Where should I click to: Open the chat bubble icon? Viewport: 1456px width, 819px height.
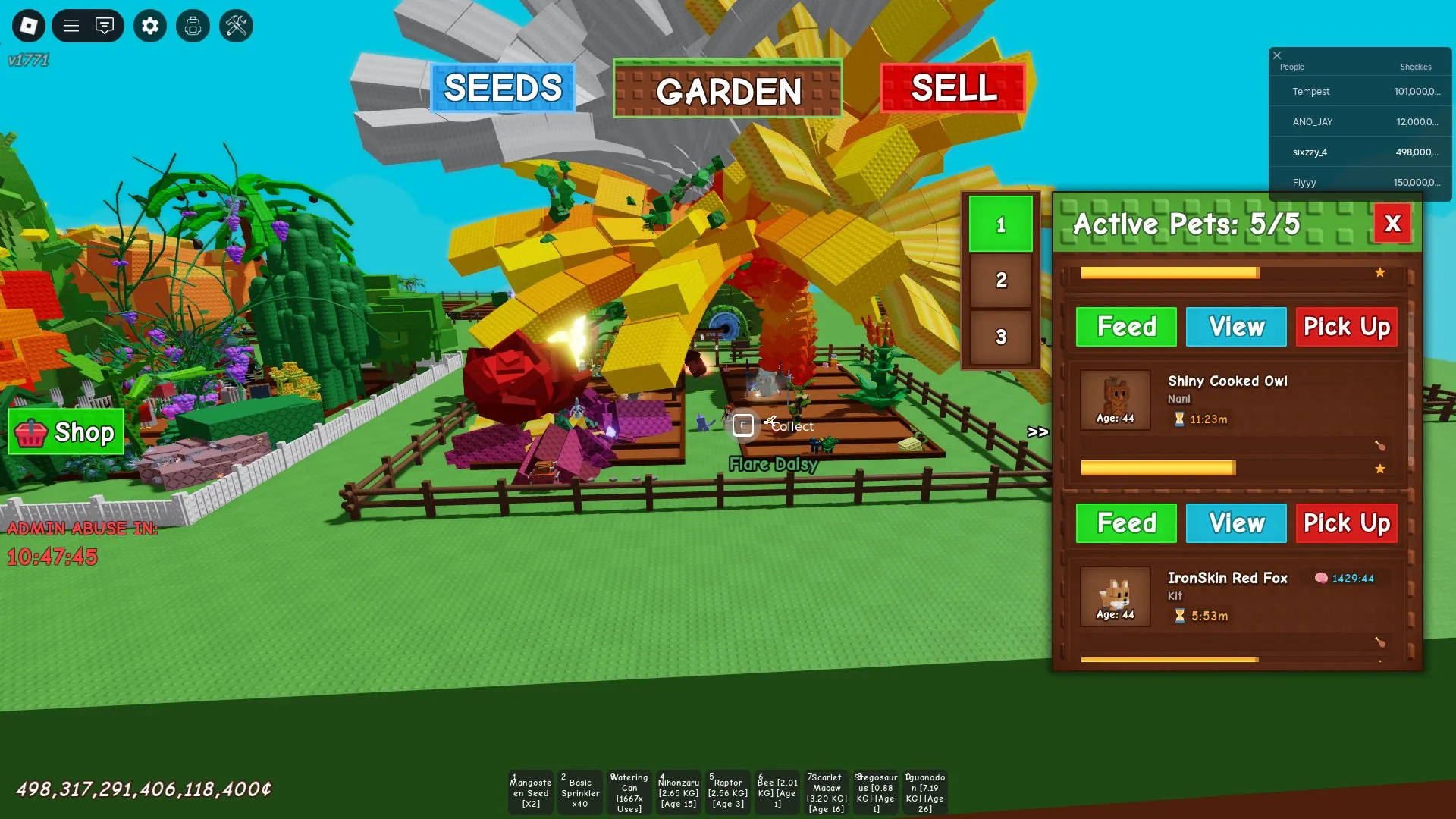105,26
